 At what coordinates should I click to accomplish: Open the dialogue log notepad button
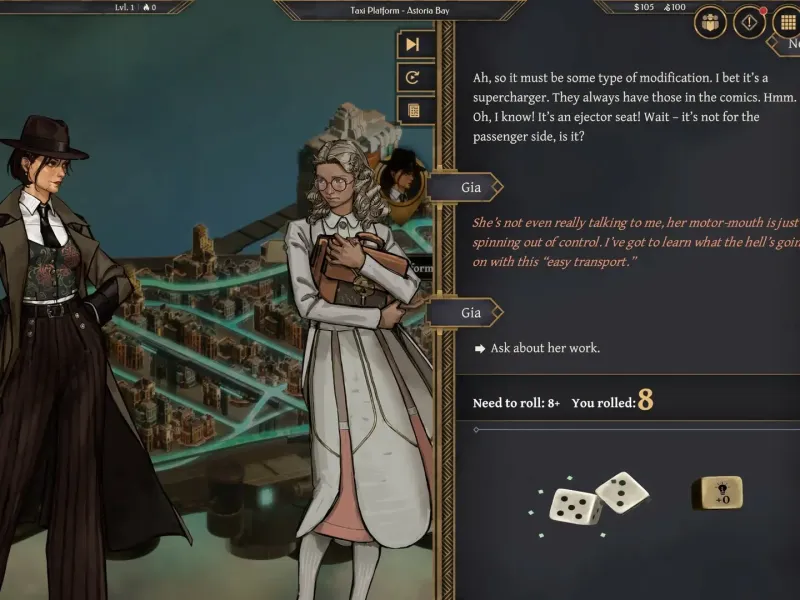413,110
